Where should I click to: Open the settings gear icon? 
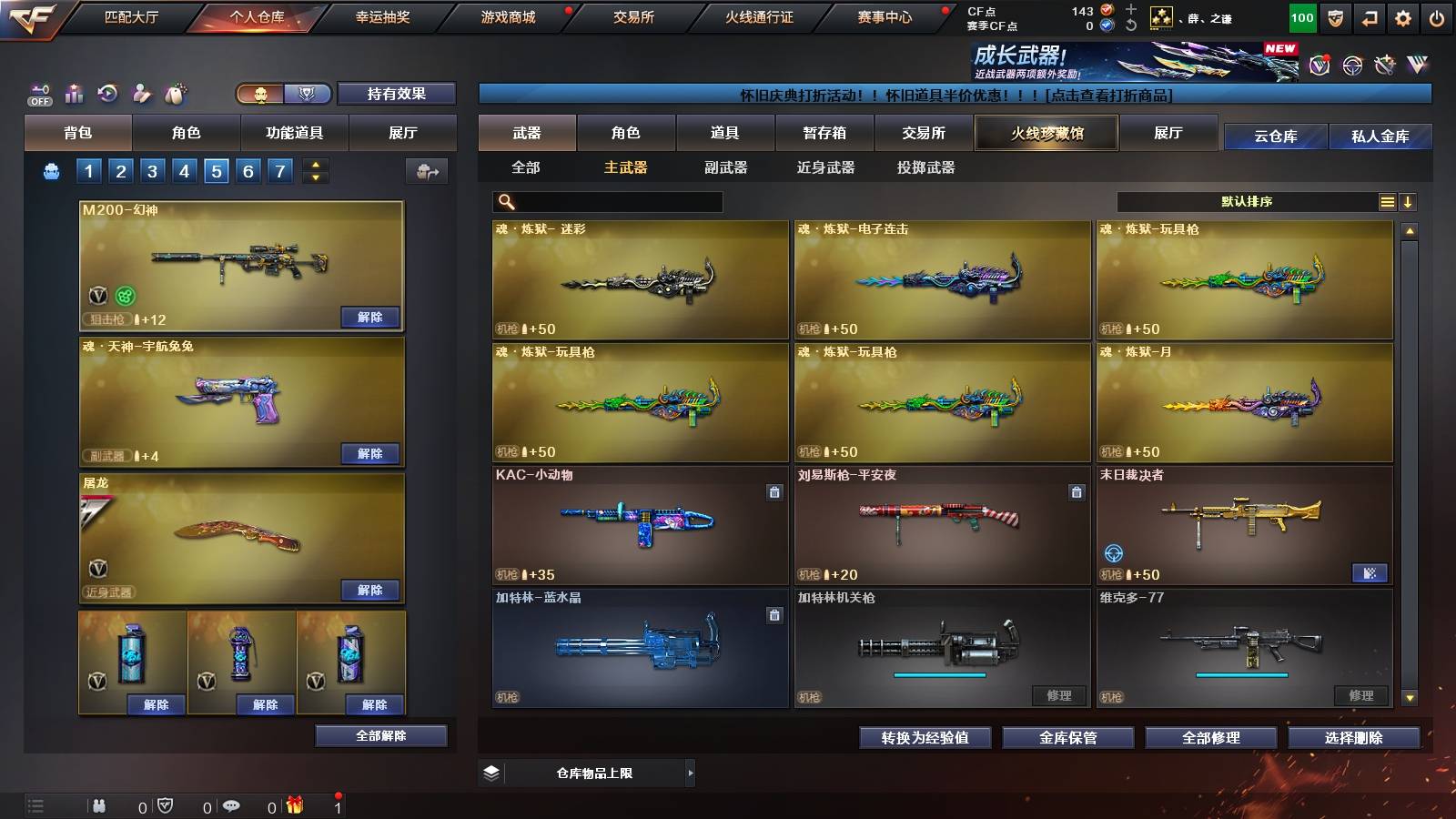1403,17
